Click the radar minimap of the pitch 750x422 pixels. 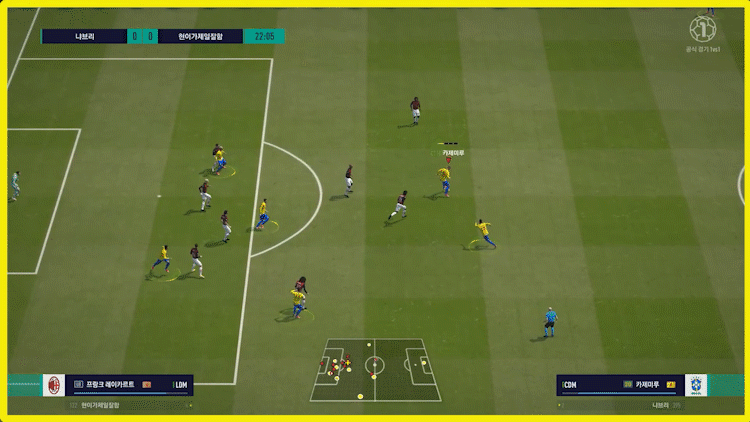(x=375, y=369)
